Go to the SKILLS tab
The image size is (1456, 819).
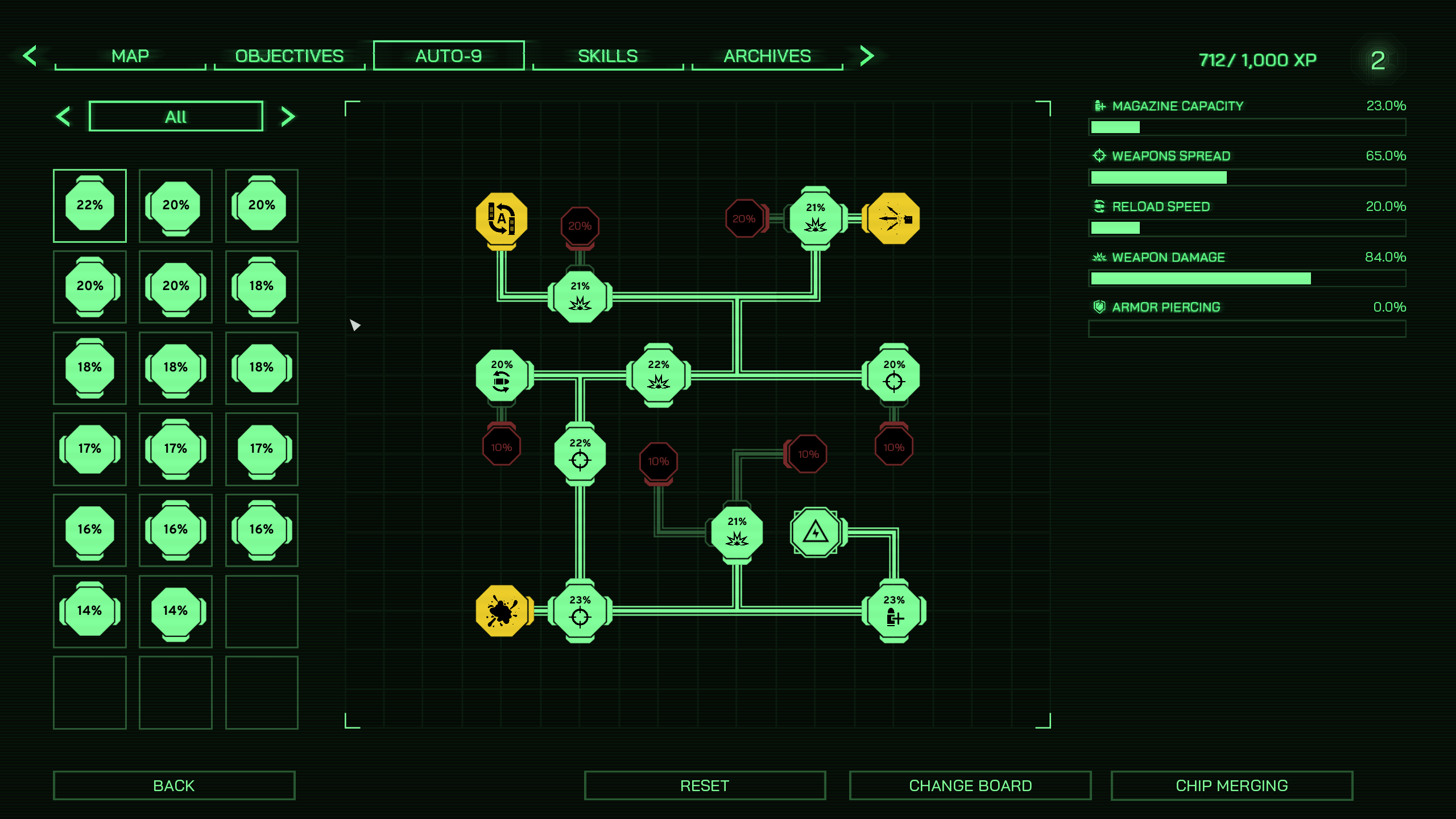click(x=607, y=56)
